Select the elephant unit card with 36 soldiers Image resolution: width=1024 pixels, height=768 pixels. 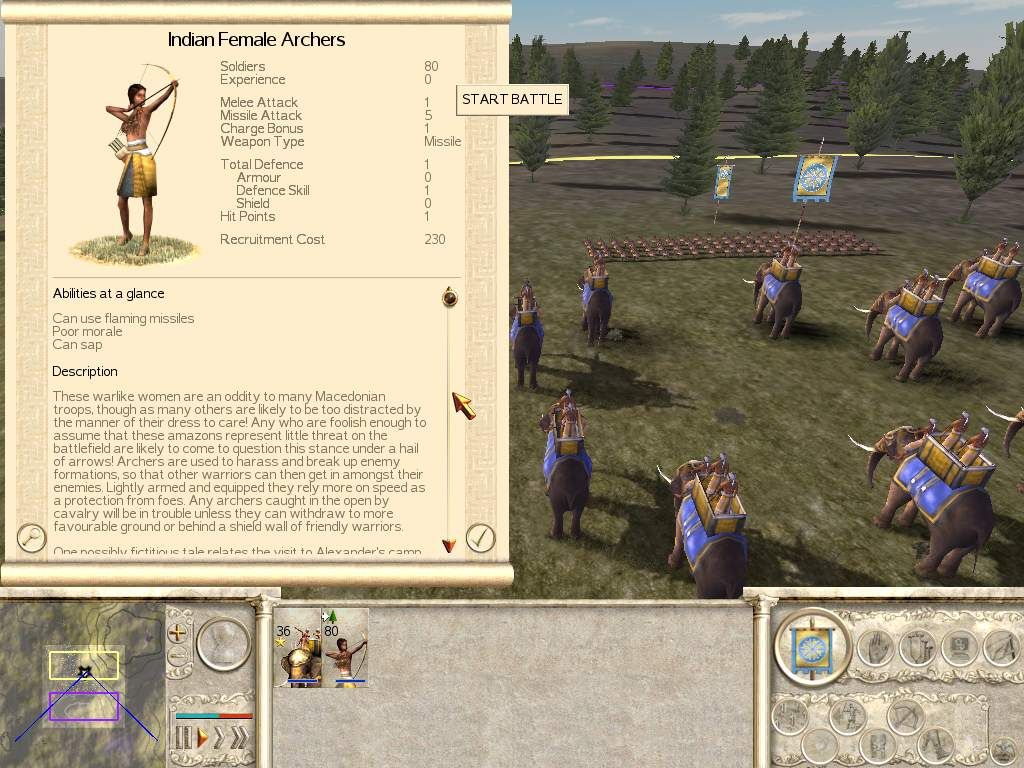point(297,648)
